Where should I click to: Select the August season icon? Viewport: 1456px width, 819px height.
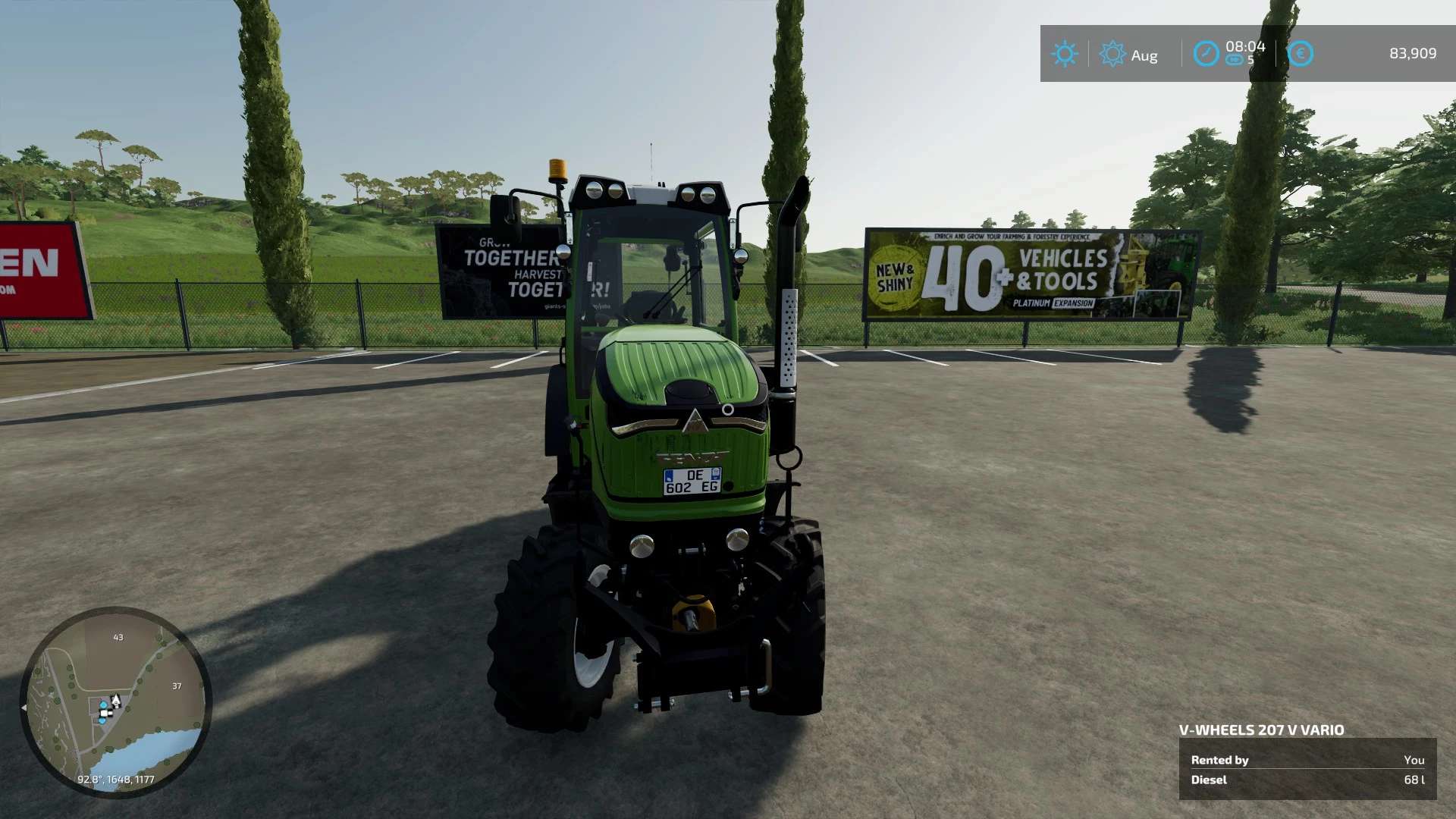point(1112,54)
